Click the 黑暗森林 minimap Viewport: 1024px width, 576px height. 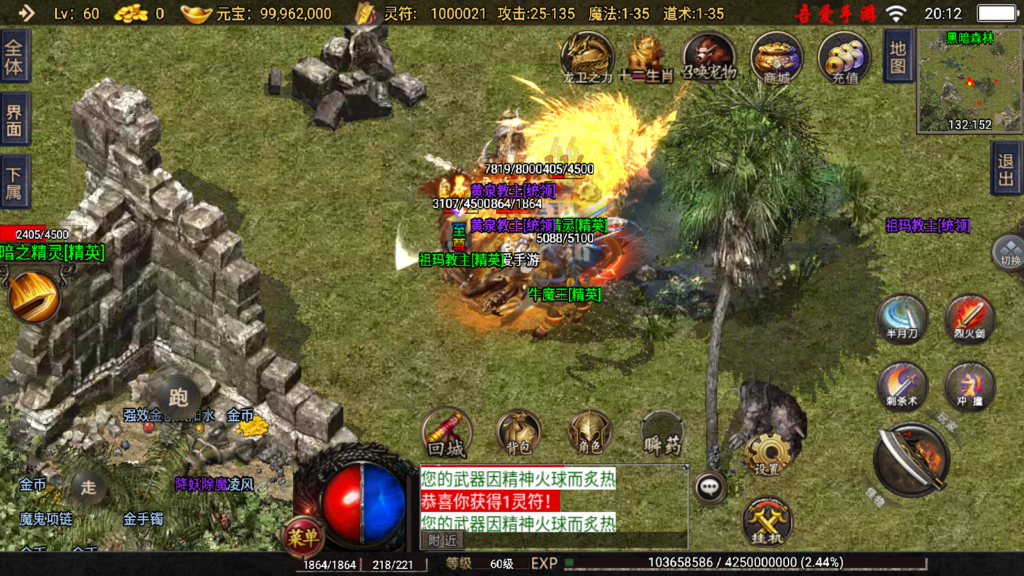970,82
